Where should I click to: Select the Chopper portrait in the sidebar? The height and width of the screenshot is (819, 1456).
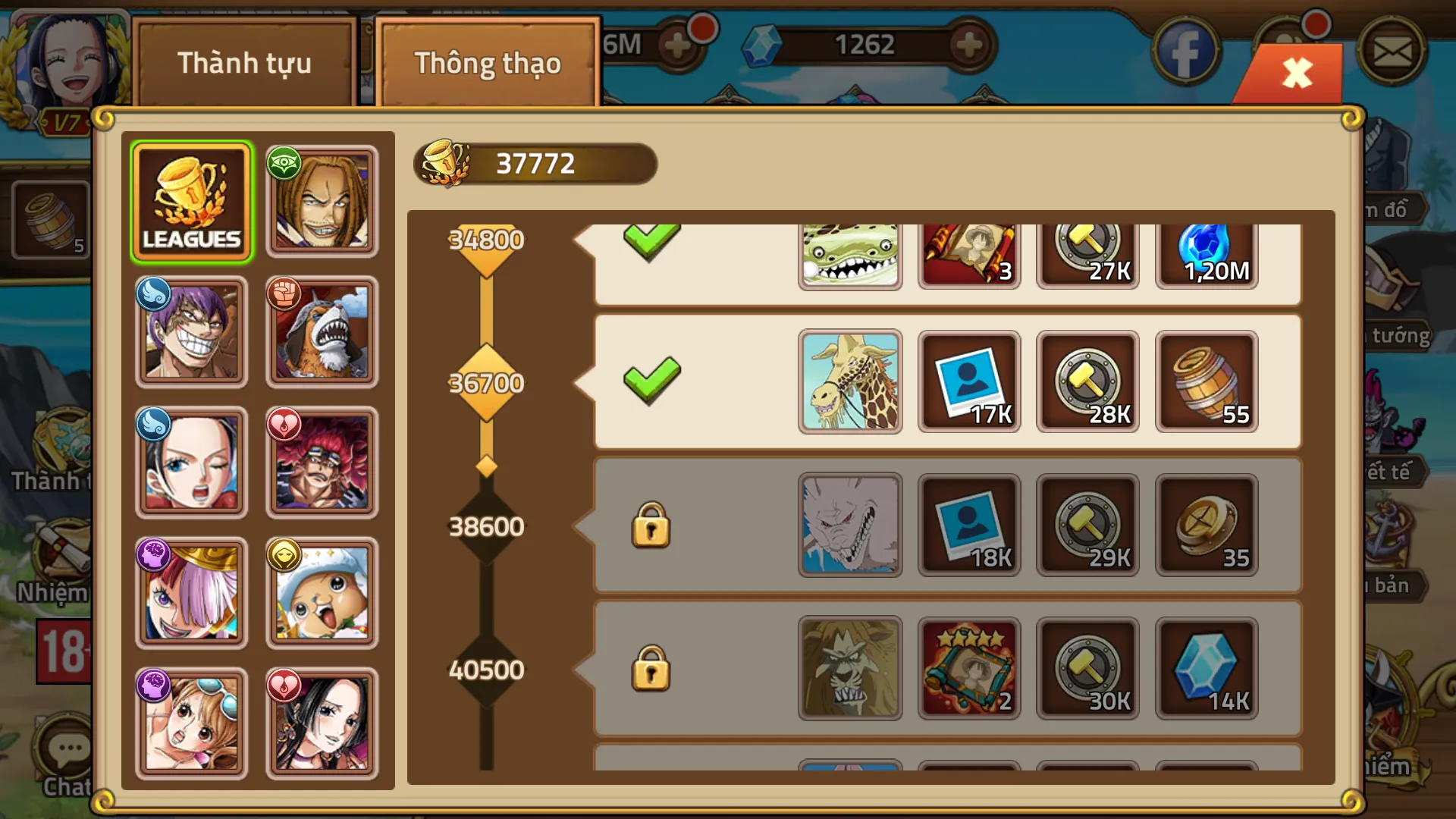coord(322,593)
